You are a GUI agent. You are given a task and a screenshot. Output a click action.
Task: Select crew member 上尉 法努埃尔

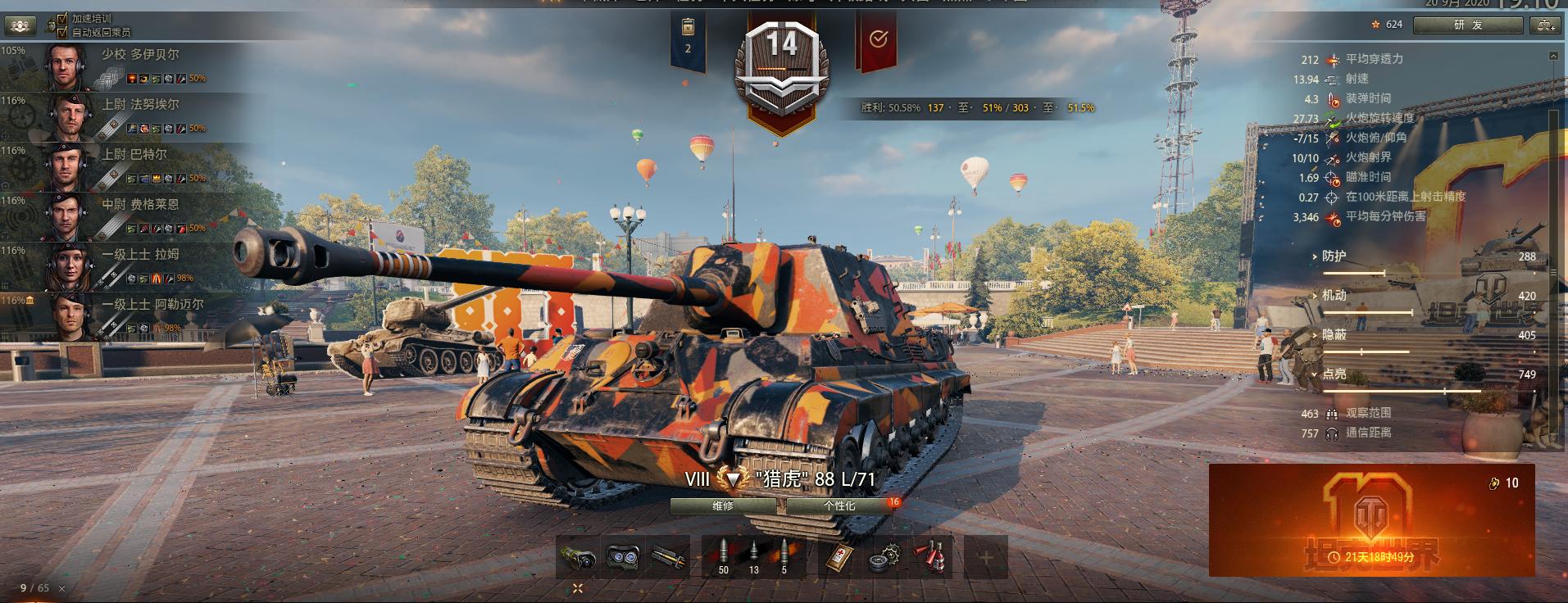click(123, 116)
